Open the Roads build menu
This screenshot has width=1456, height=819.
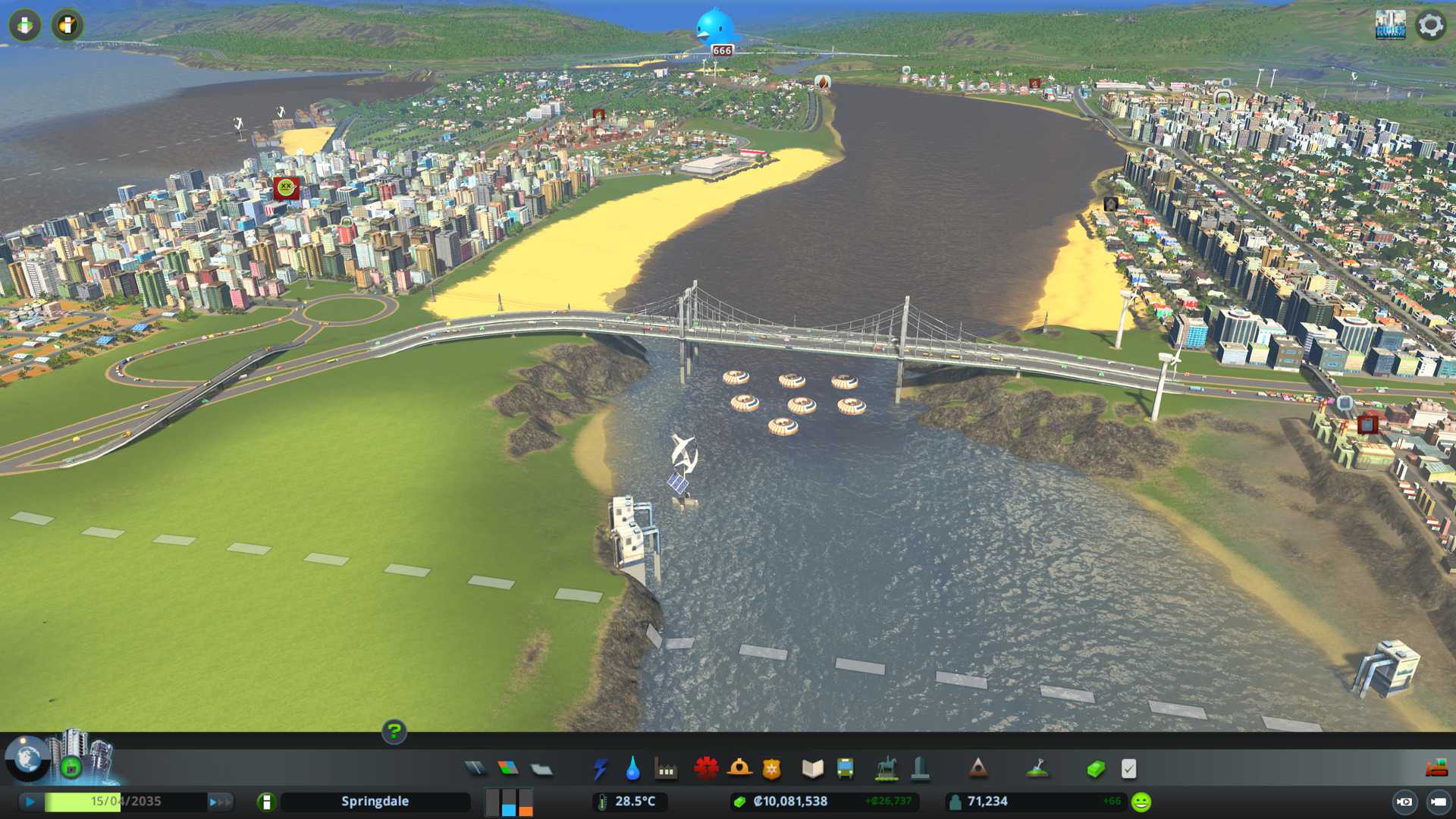(475, 769)
